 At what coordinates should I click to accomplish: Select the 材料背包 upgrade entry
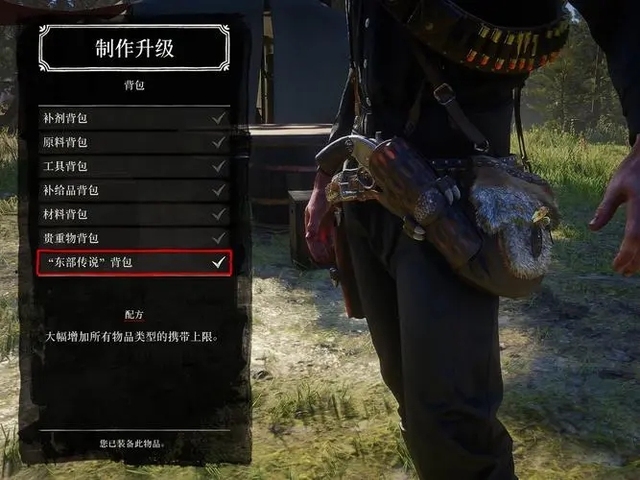[x=134, y=214]
